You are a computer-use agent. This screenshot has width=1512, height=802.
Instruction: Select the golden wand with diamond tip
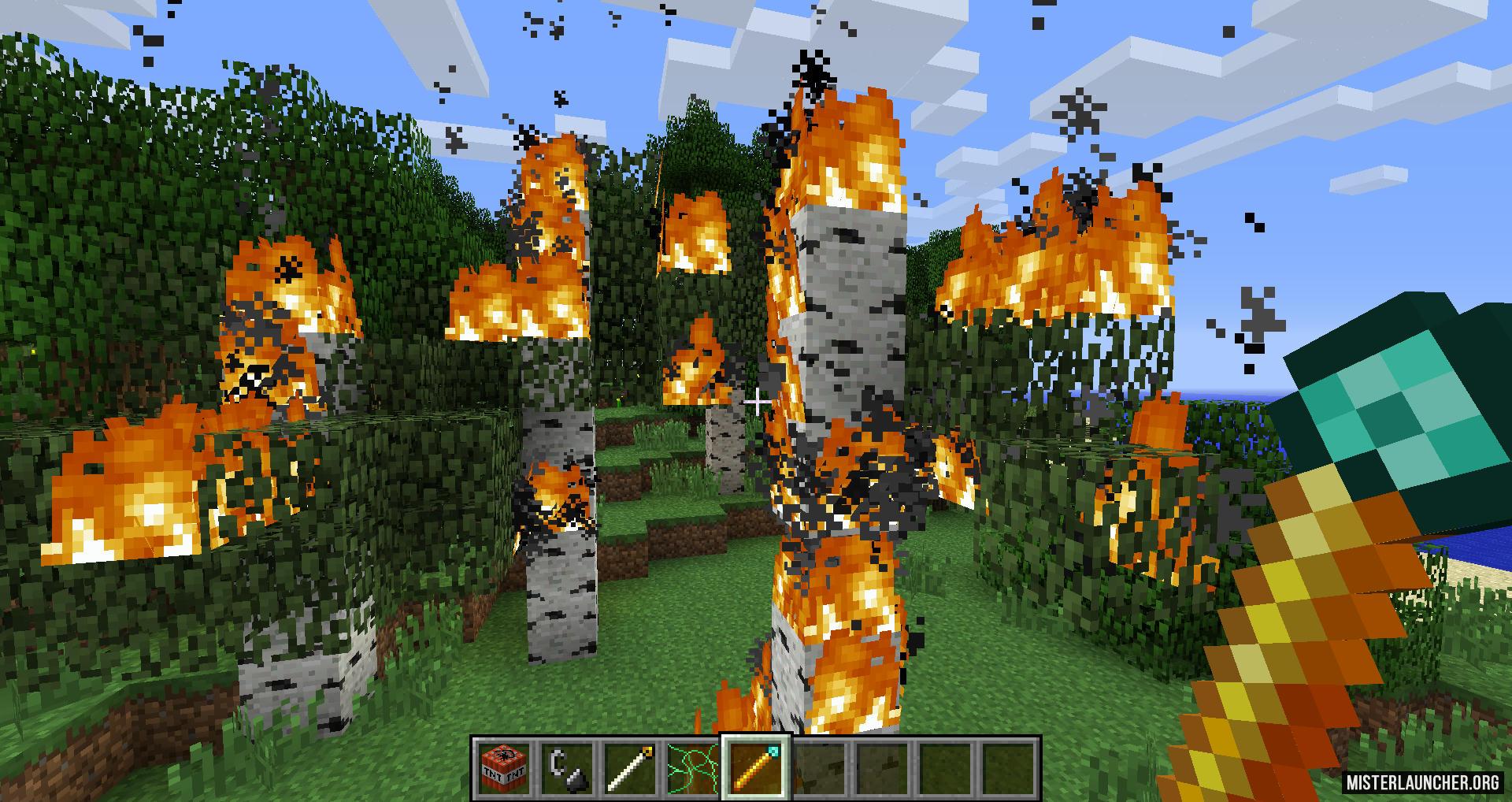click(x=756, y=767)
